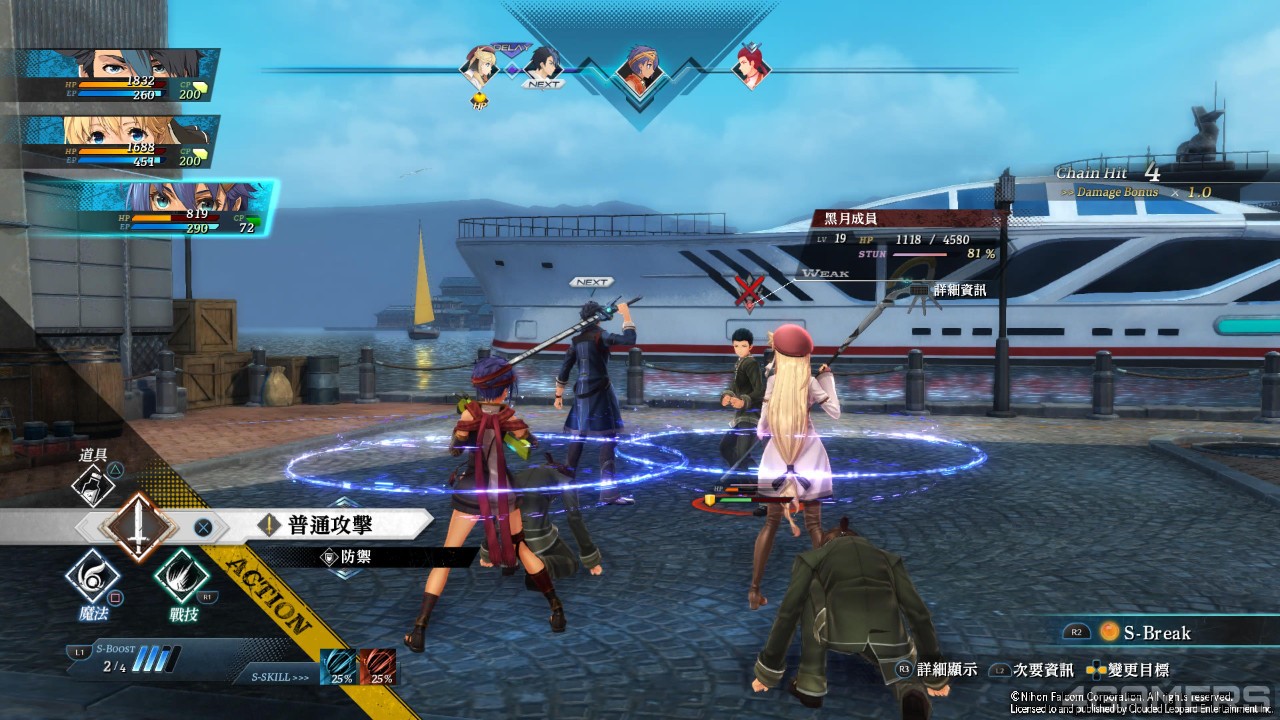Select the 普通攻擊 normal attack command
The width and height of the screenshot is (1280, 720).
pyautogui.click(x=330, y=524)
